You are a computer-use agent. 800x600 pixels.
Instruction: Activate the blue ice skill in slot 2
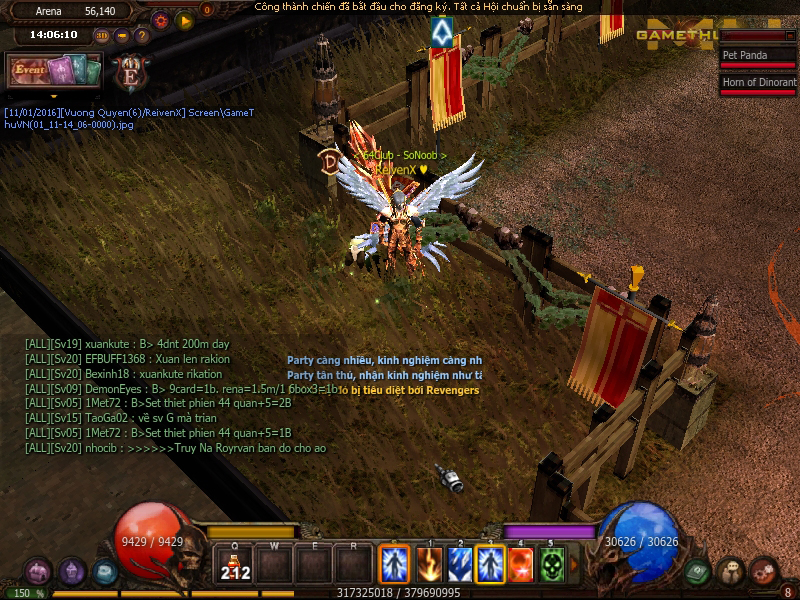460,564
